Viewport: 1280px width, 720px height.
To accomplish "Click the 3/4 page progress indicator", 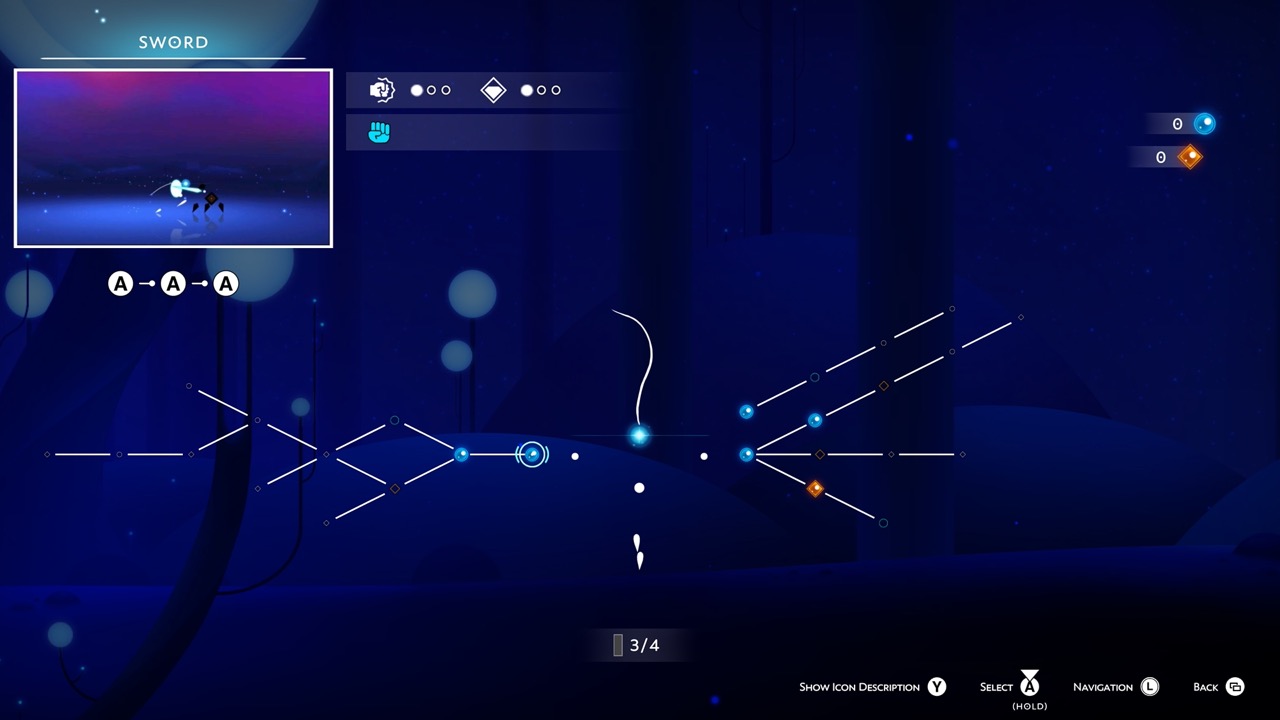I will tap(637, 645).
